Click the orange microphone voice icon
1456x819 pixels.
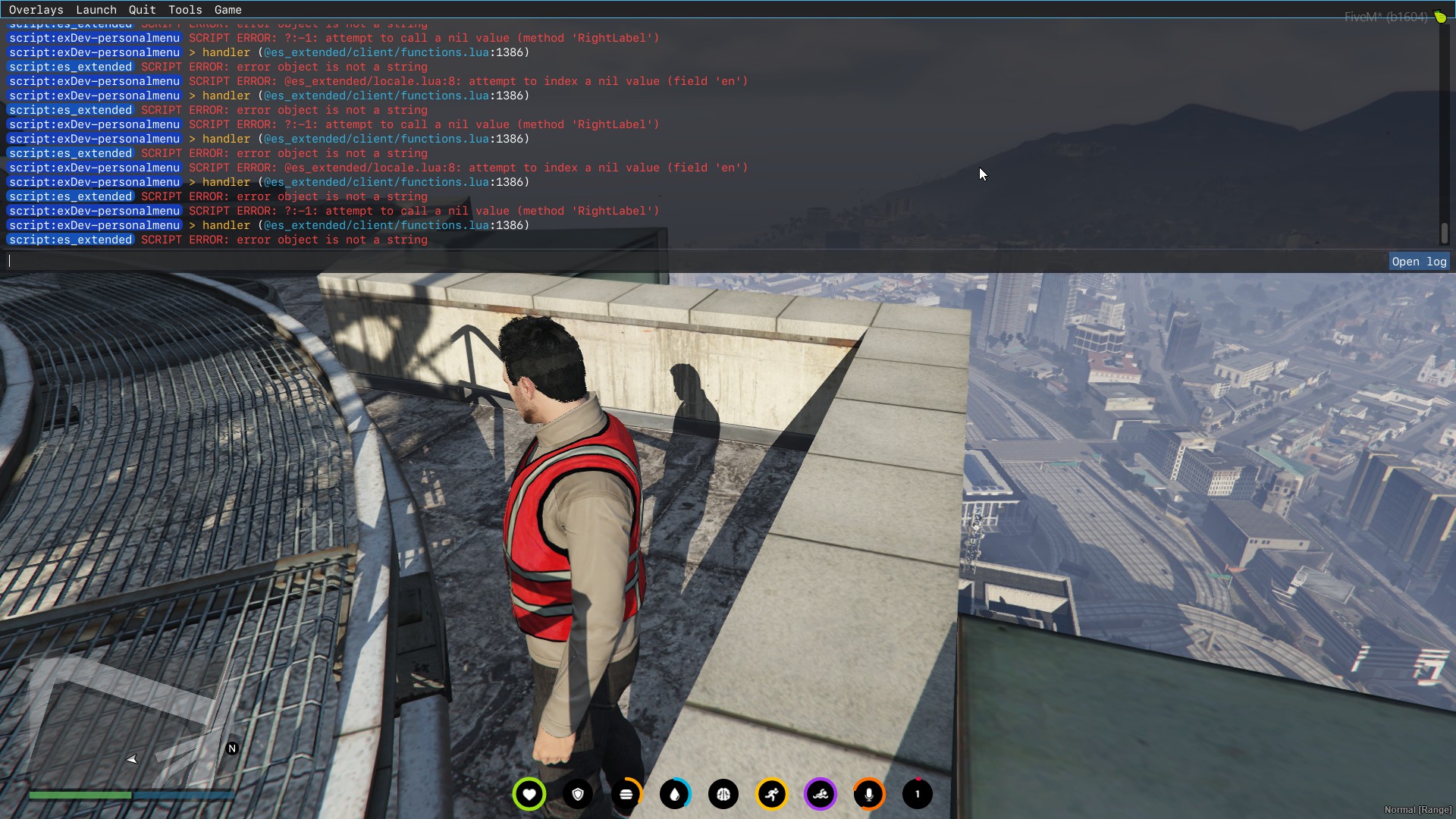(869, 794)
